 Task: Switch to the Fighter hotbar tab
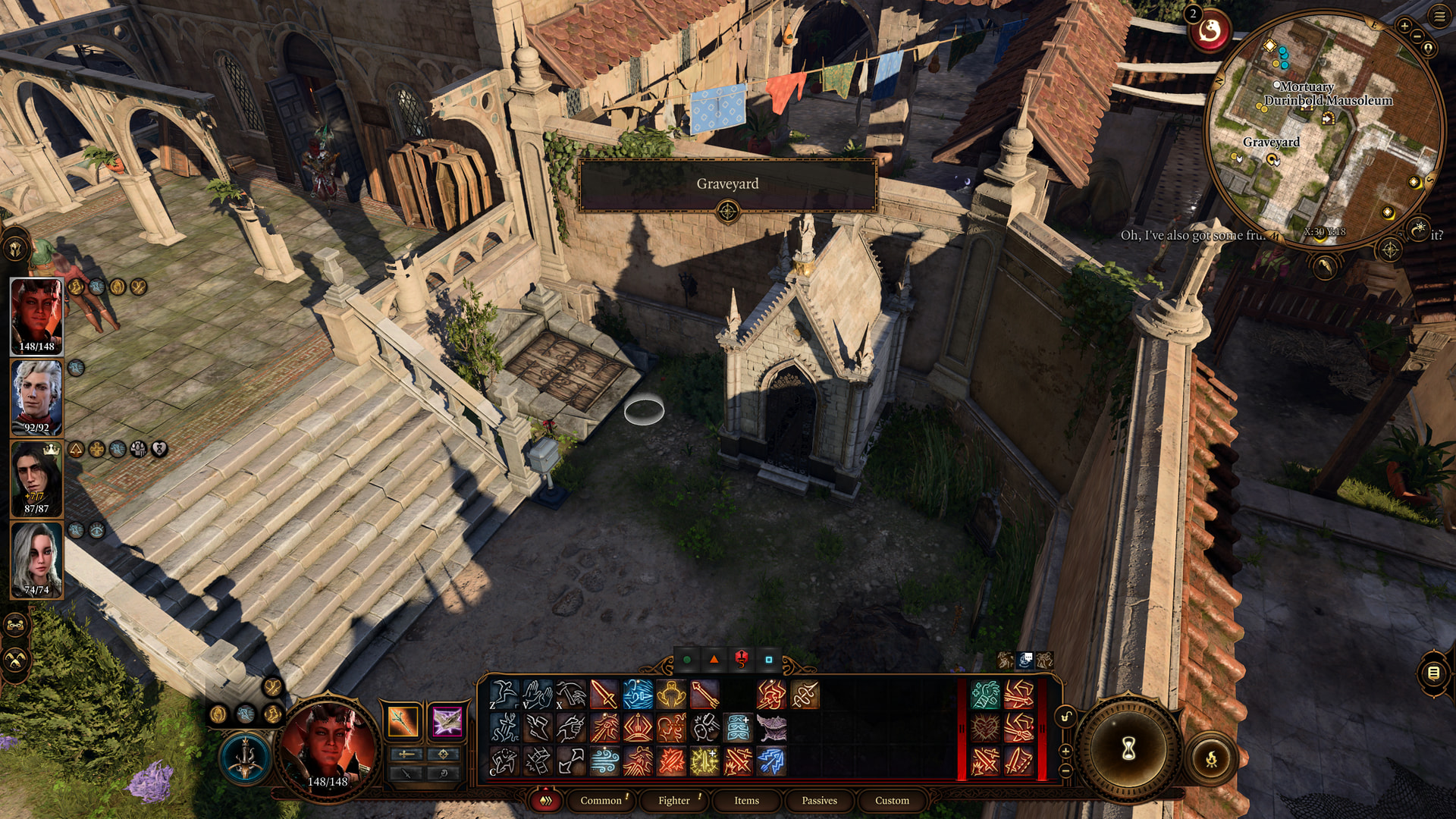pos(674,800)
